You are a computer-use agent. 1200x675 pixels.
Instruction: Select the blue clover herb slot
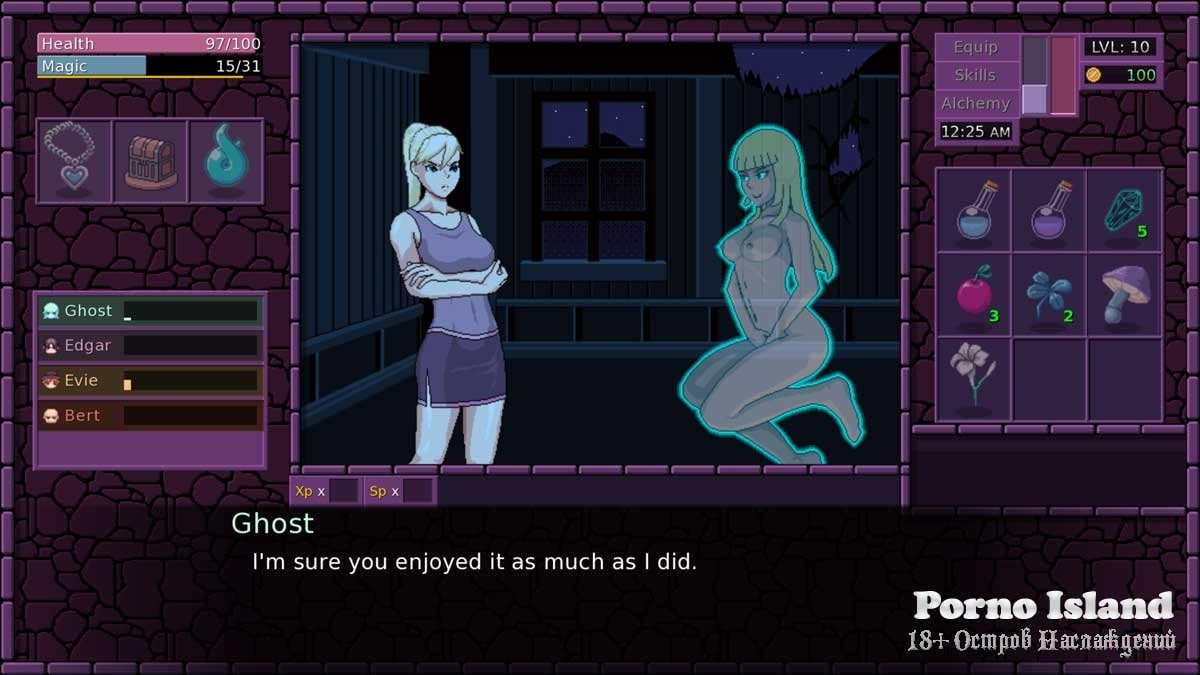(x=1049, y=295)
